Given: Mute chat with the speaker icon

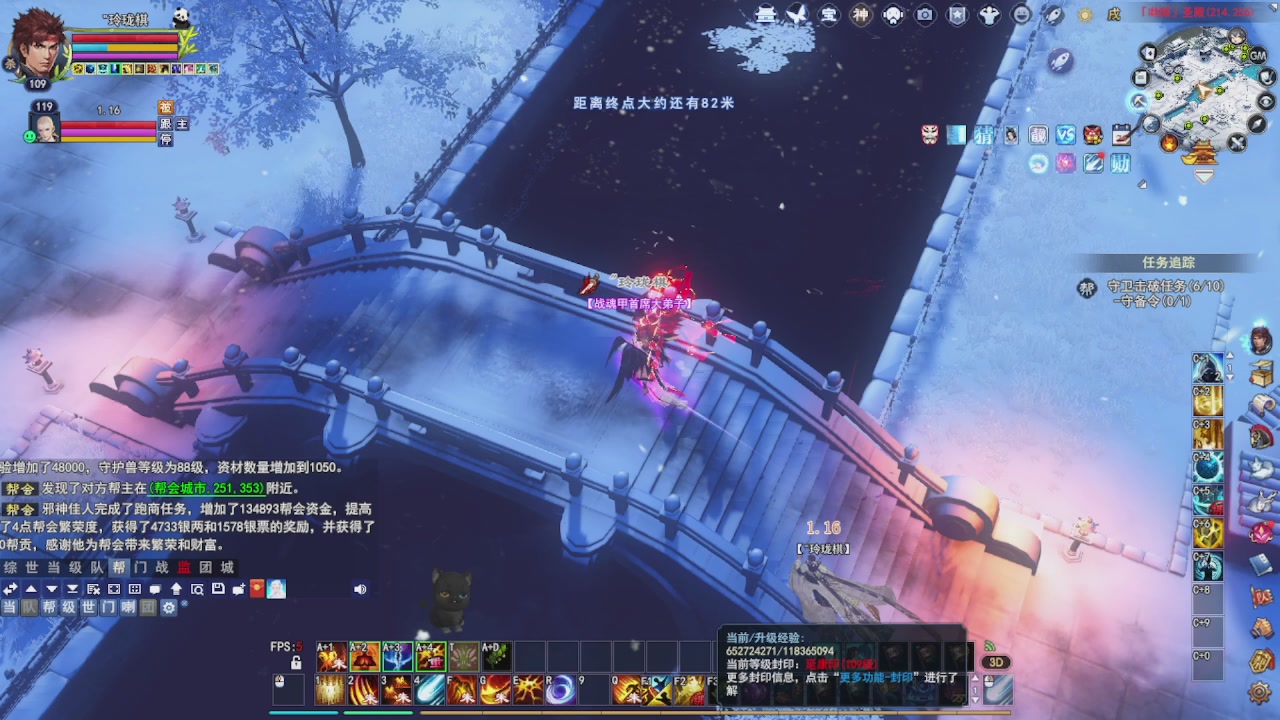Looking at the screenshot, I should pyautogui.click(x=361, y=589).
